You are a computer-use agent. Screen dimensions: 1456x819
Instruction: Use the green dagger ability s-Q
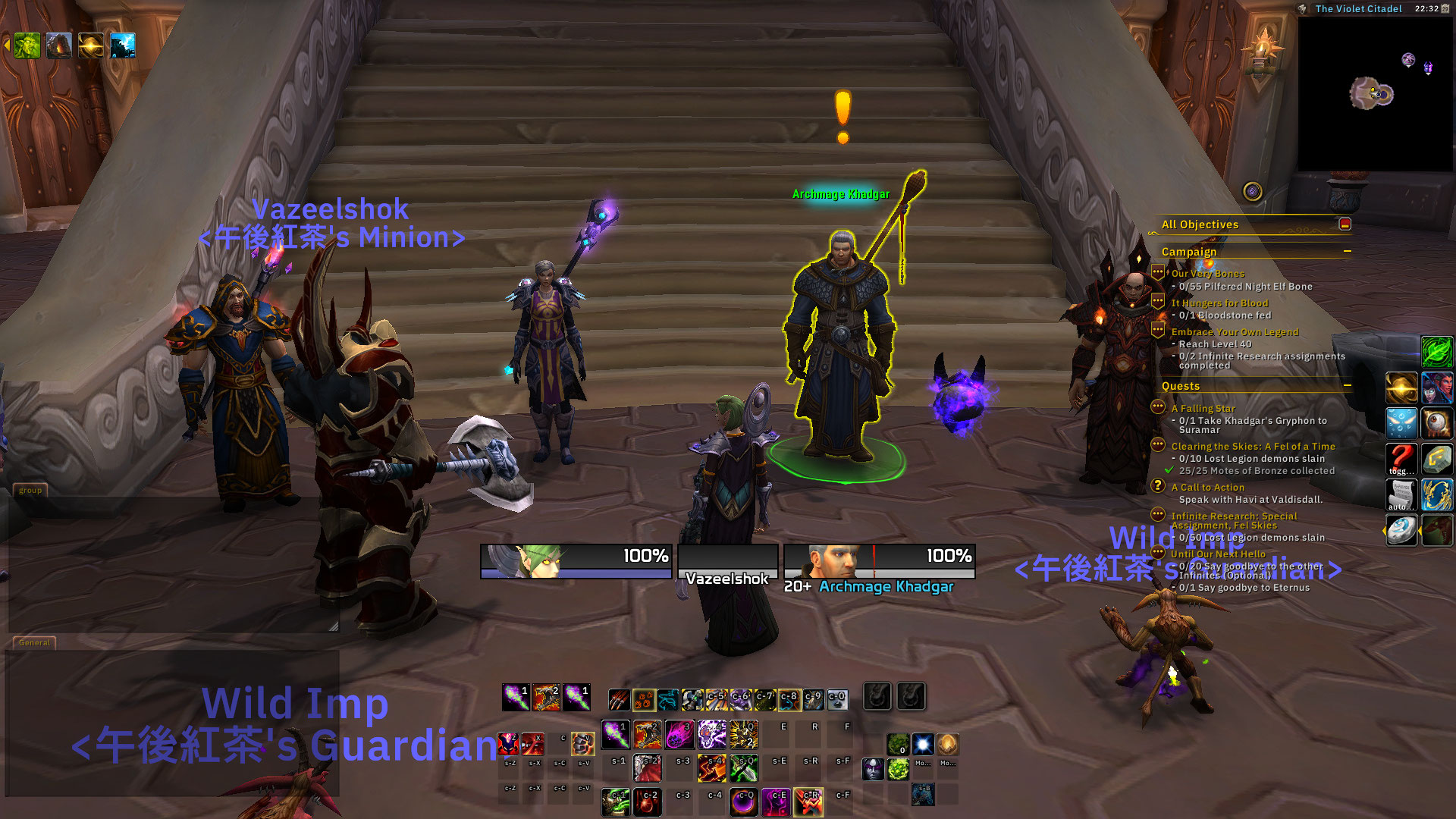coord(743,768)
